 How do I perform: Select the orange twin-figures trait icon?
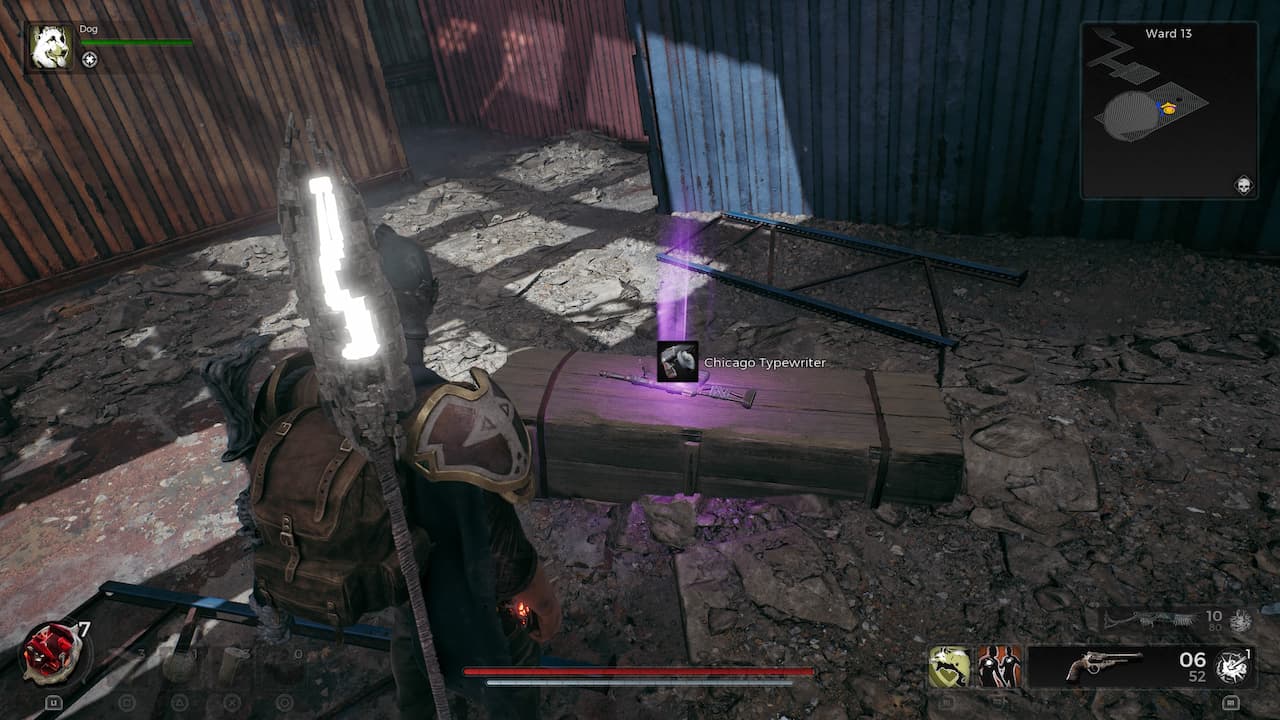coord(1000,665)
